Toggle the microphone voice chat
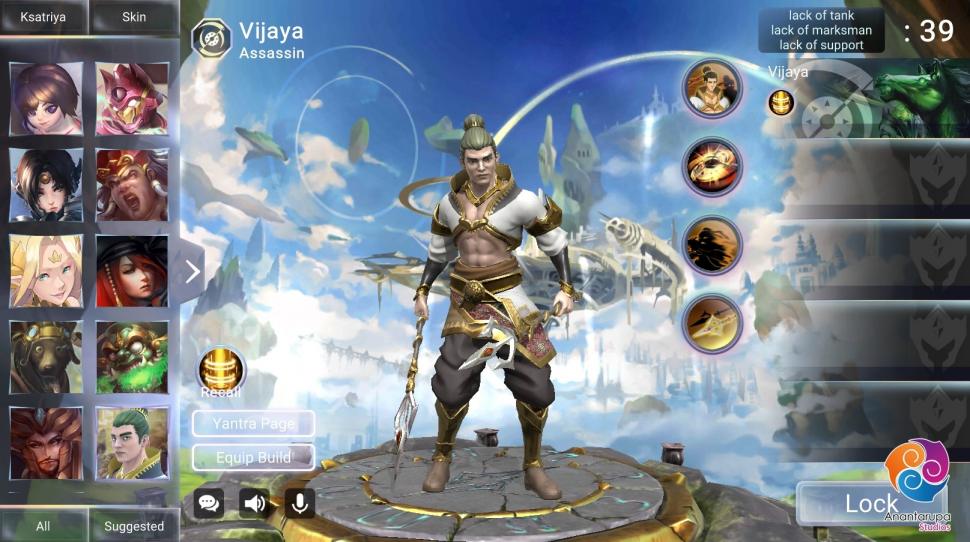This screenshot has height=542, width=970. (299, 503)
